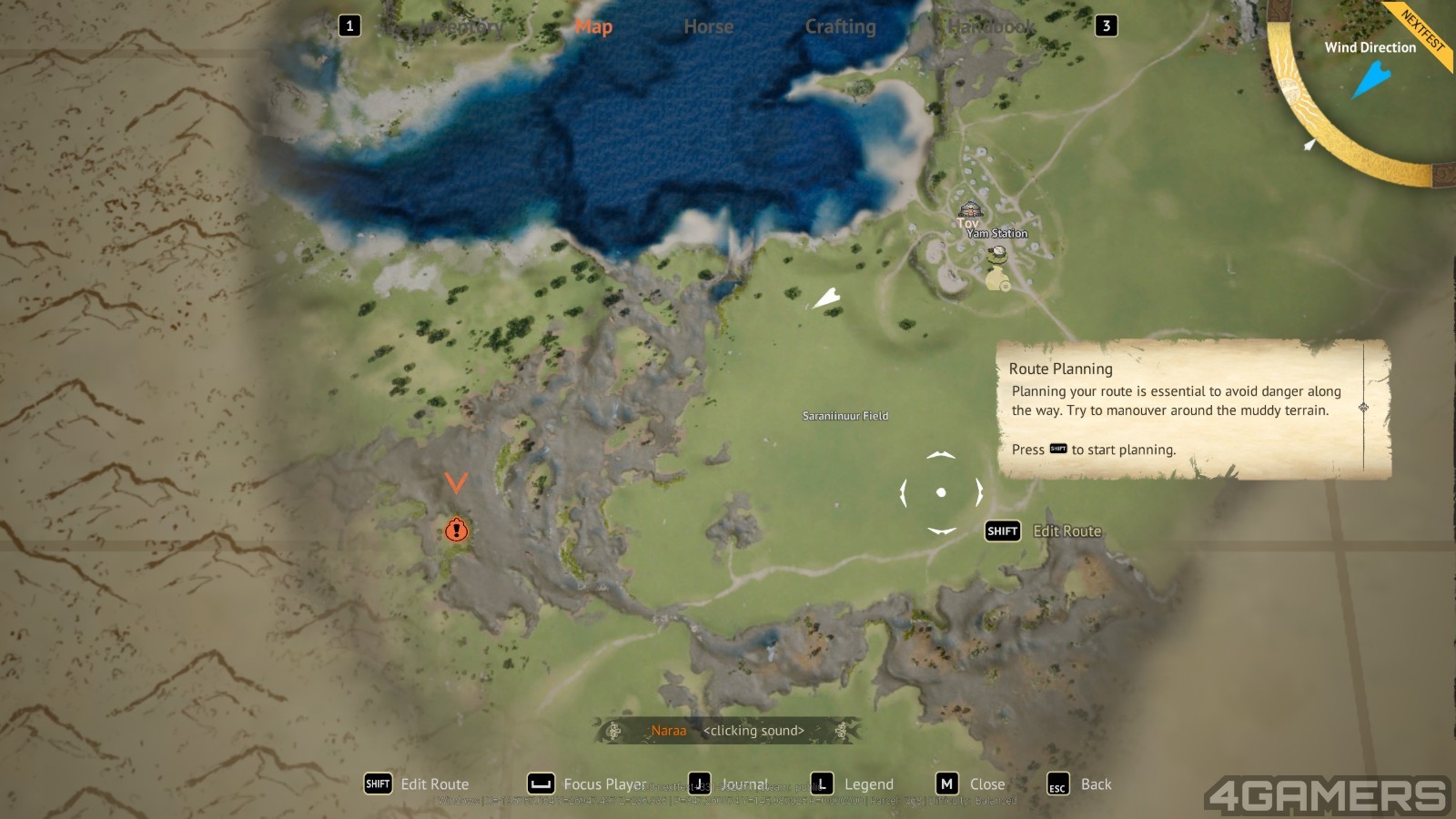Open the map Legend

click(853, 784)
